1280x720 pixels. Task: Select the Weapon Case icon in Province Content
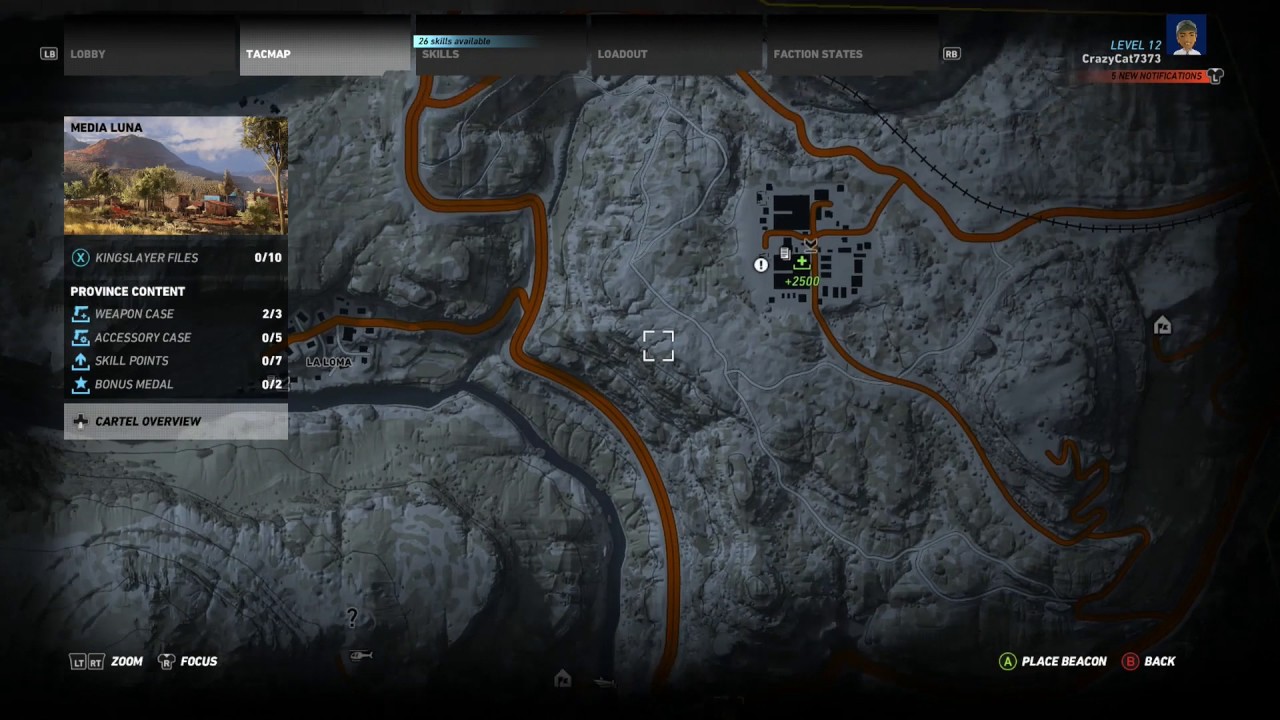point(80,313)
